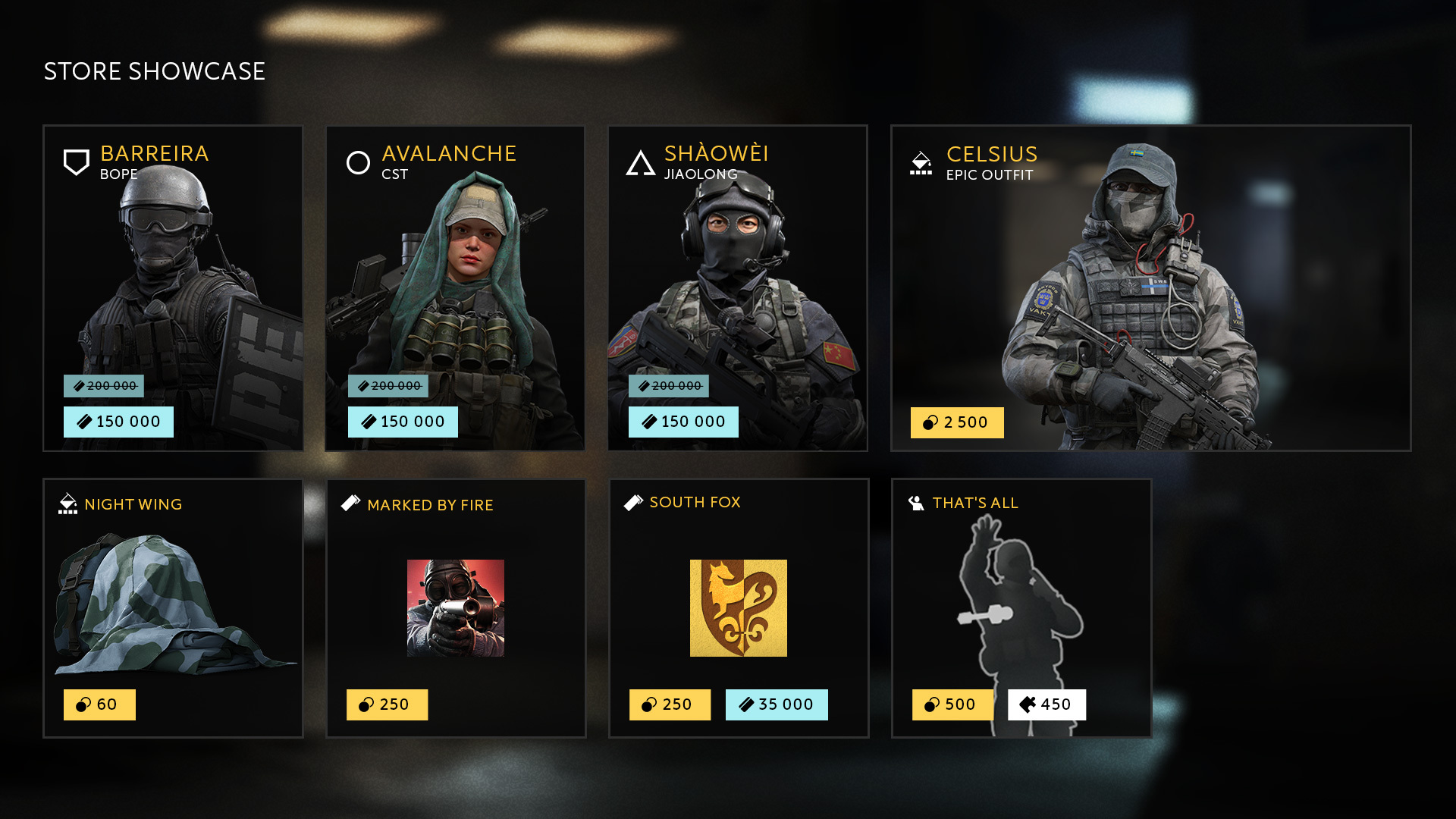Buy Marked By Fire for 250 credits

pyautogui.click(x=387, y=704)
